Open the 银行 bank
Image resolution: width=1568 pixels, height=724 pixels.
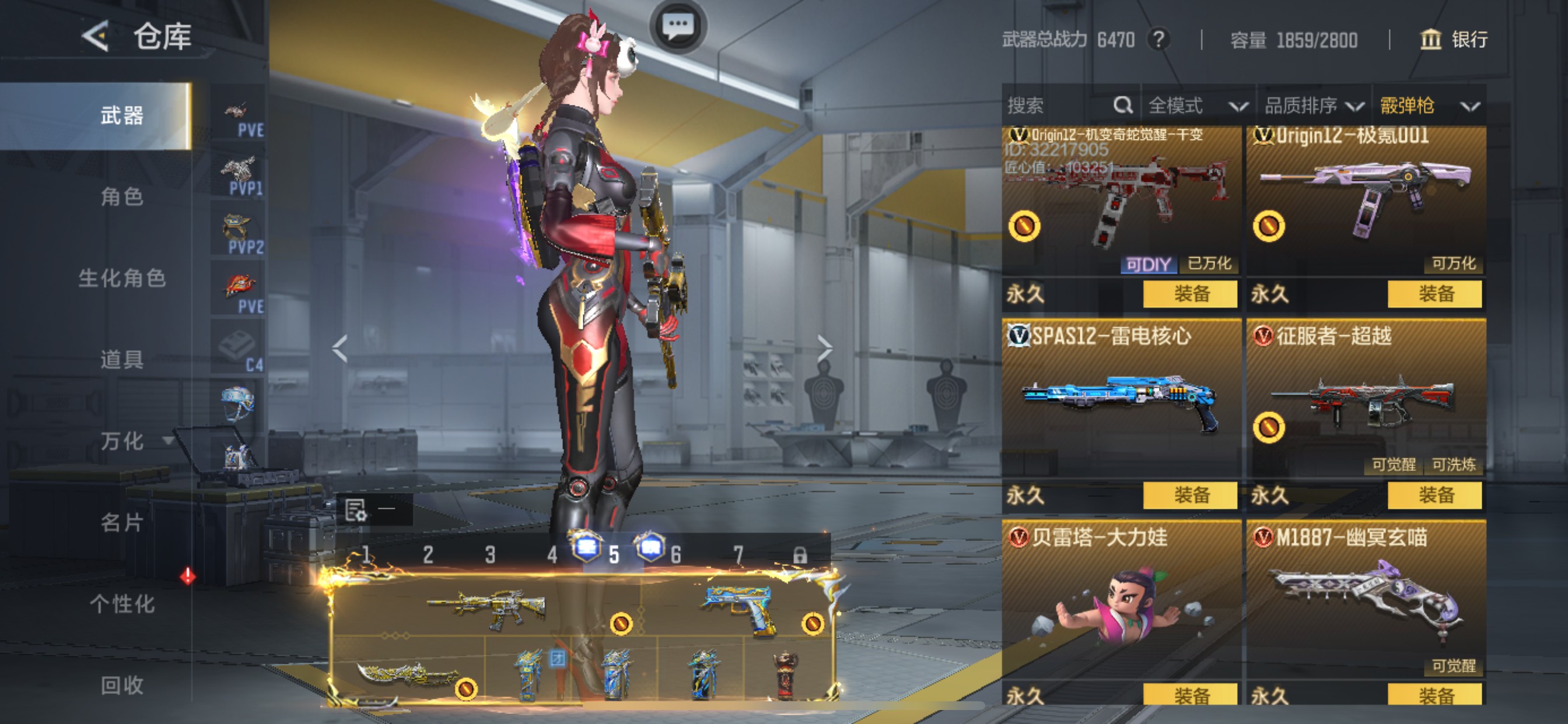tap(1454, 40)
